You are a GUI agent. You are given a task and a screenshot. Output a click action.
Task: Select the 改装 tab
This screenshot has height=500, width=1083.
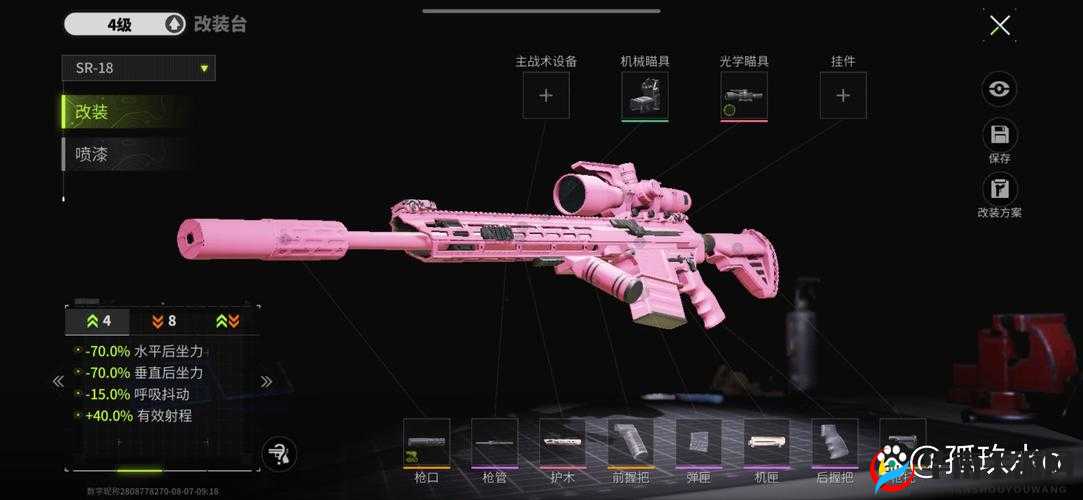click(126, 112)
